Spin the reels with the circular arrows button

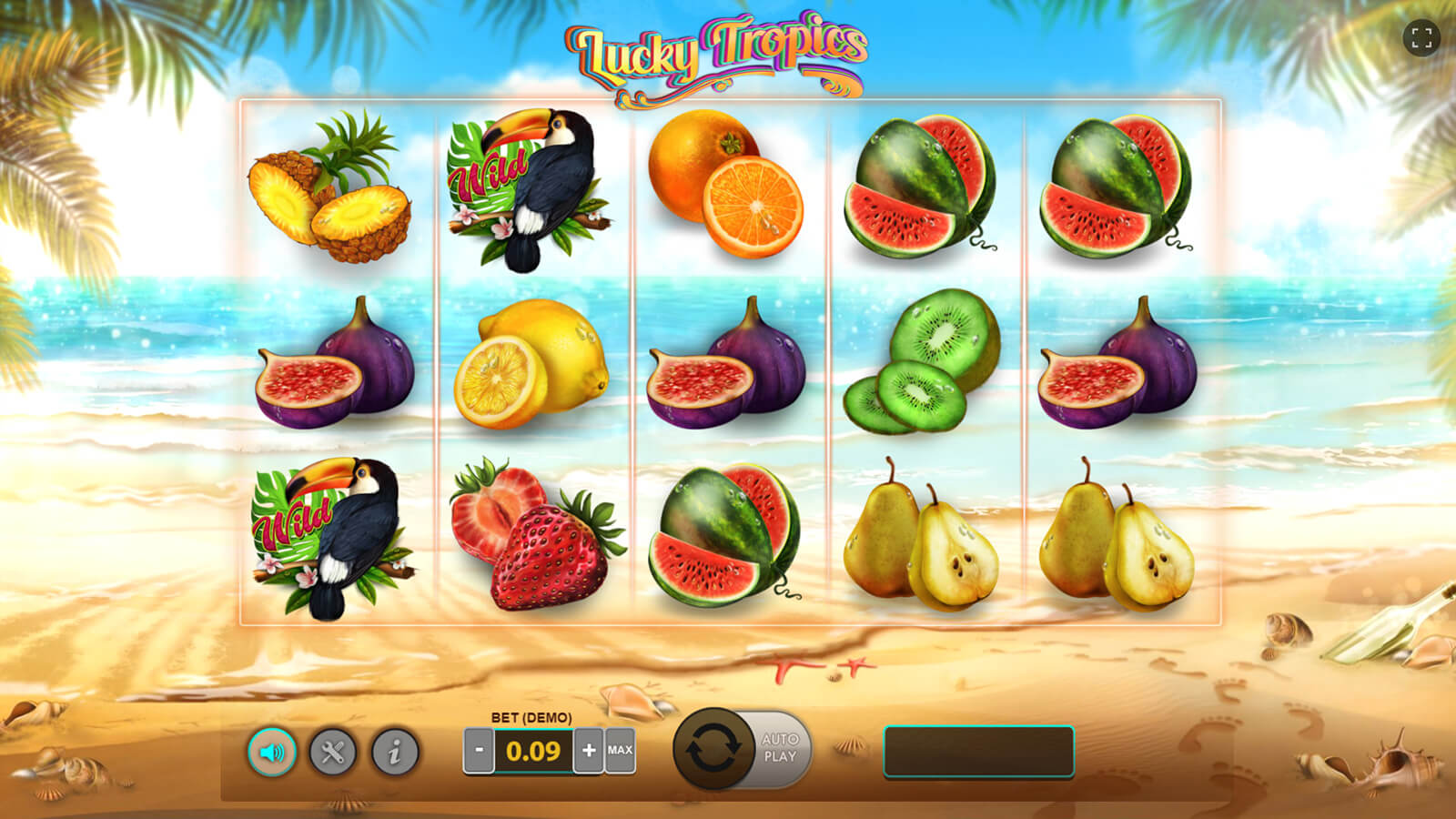pyautogui.click(x=713, y=750)
